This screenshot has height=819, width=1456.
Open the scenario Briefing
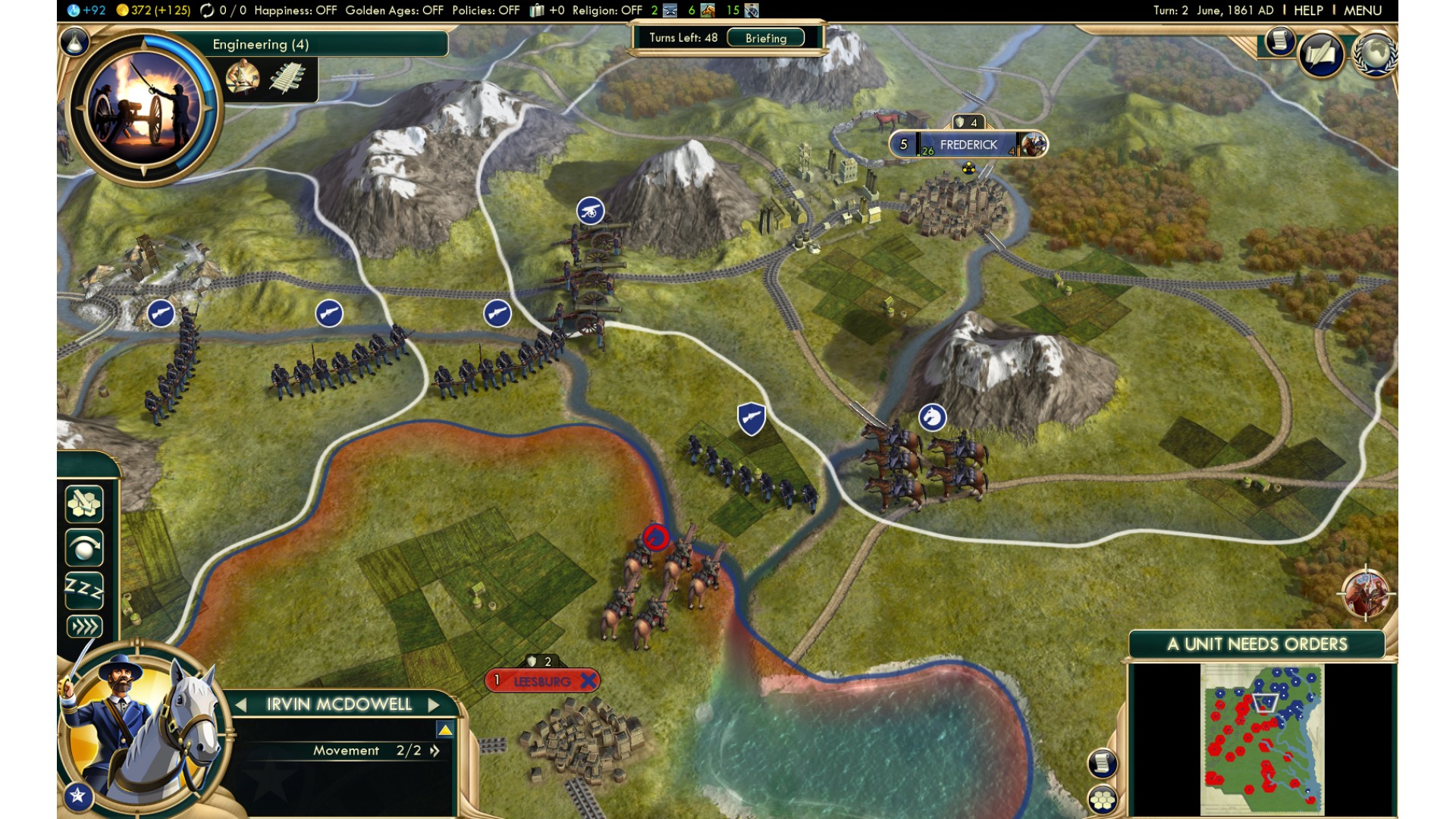coord(765,38)
